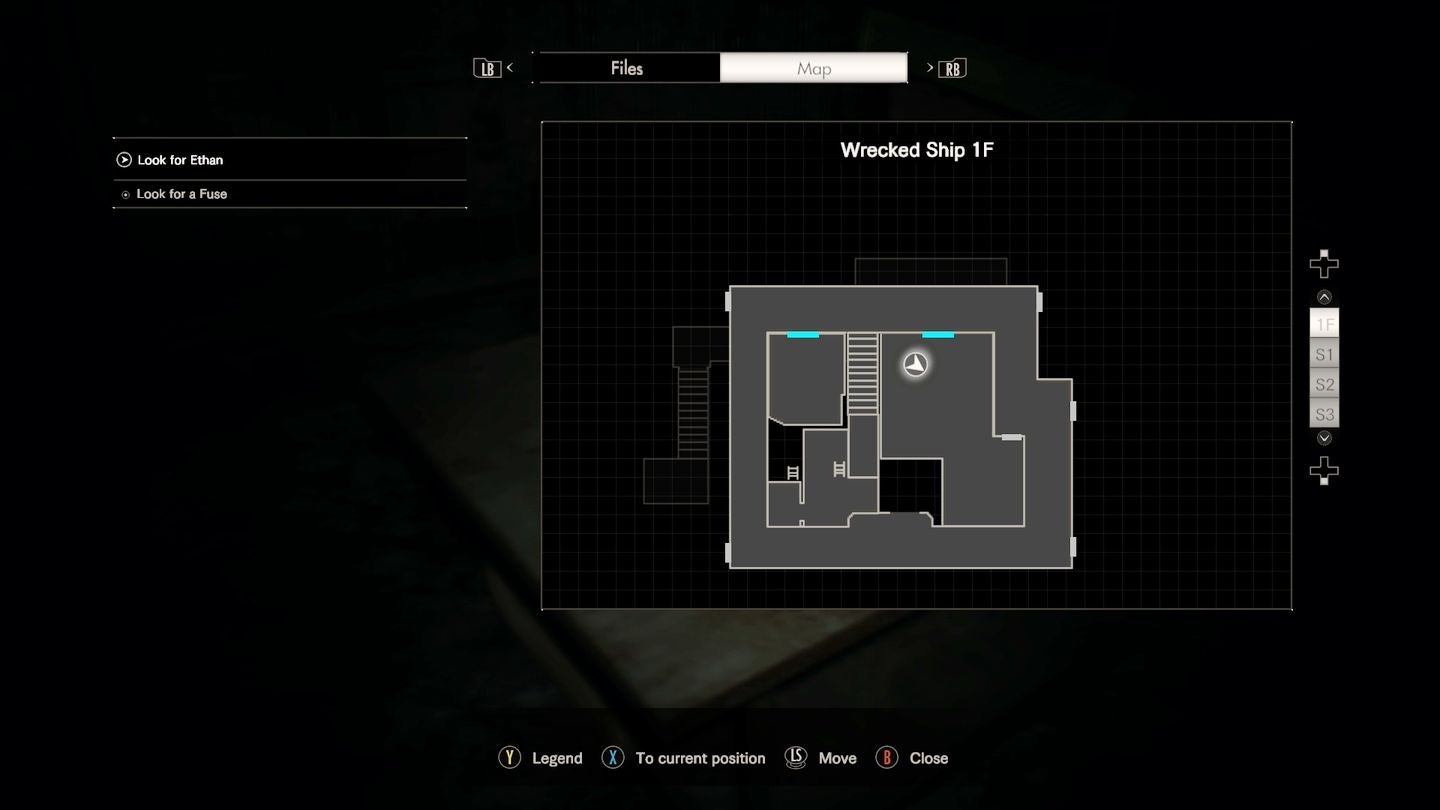Click the player position marker on map
Screen dimensions: 1440x810
pos(915,364)
